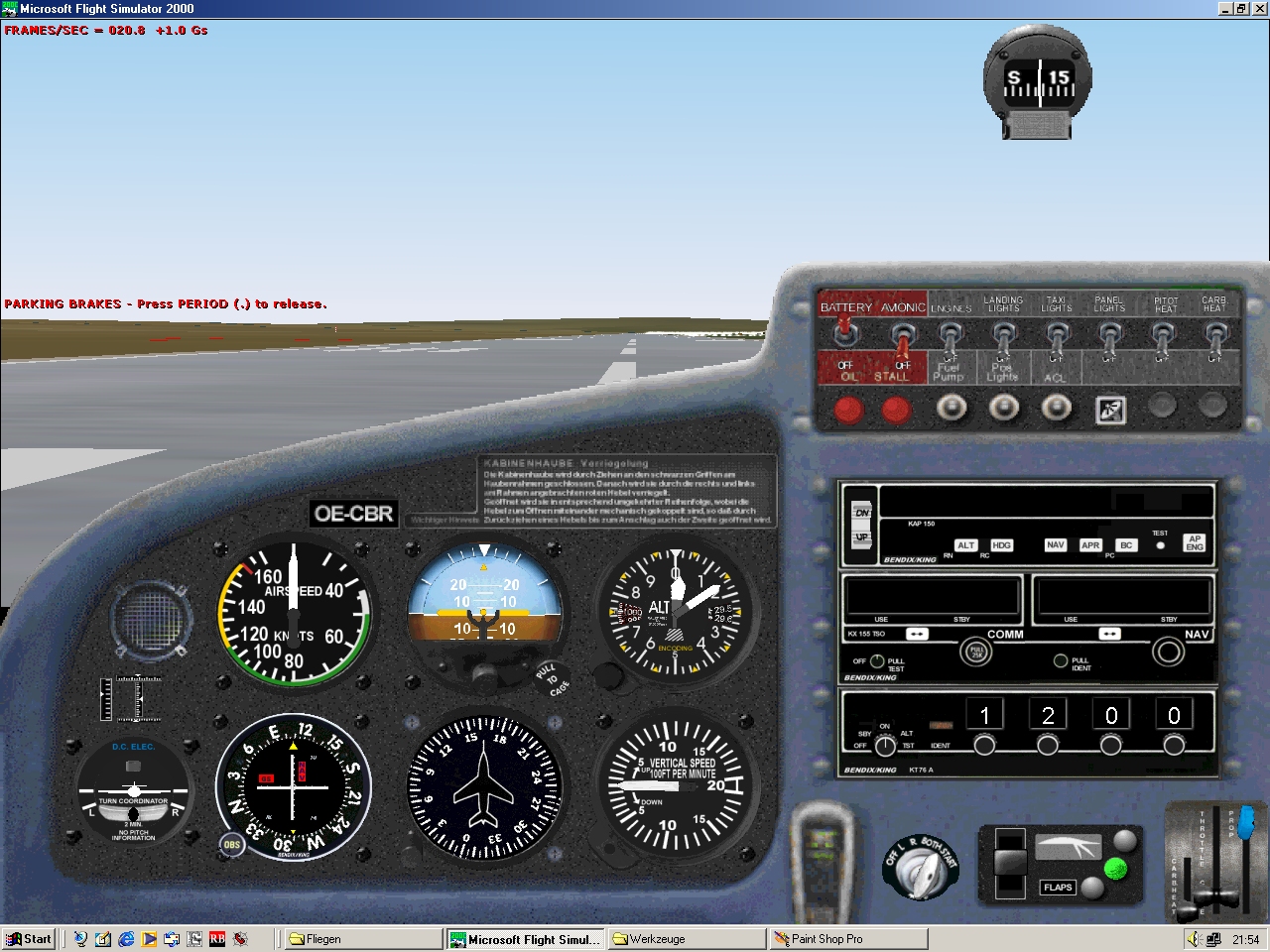1270x952 pixels.
Task: Swap NAV use and standby frequencies
Action: 1109,634
